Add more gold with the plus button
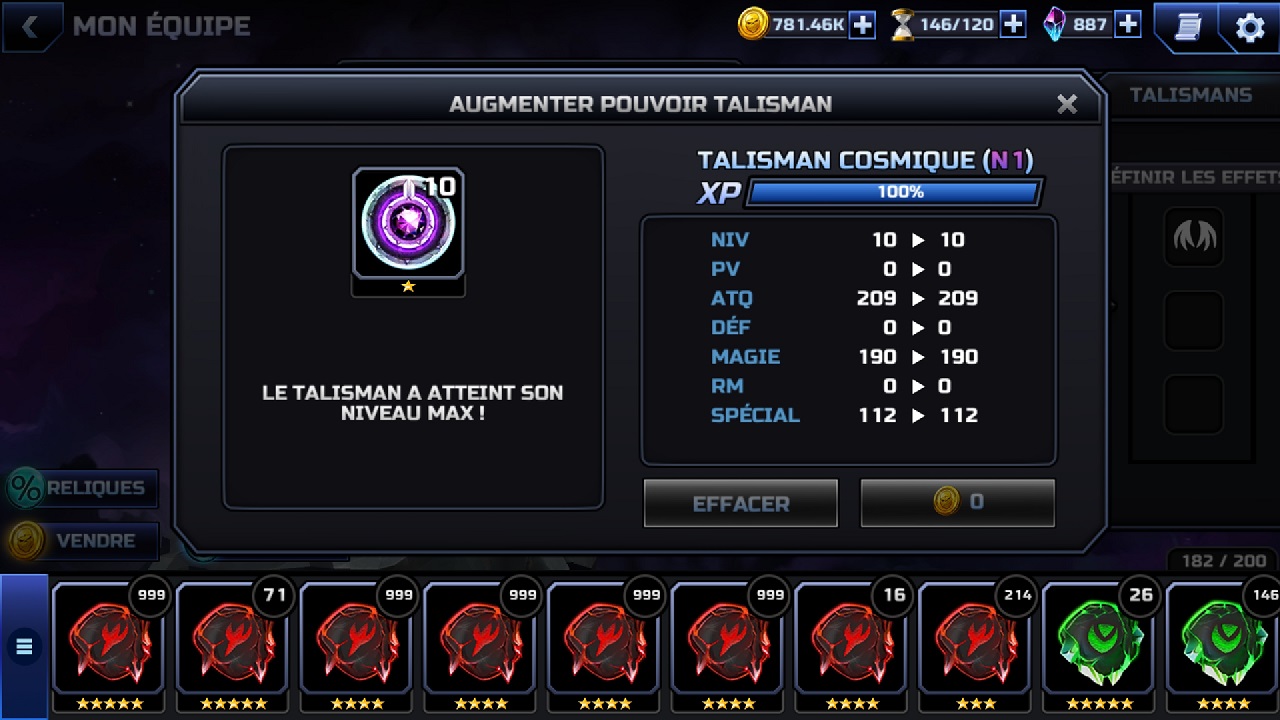The image size is (1280, 720). tap(862, 25)
